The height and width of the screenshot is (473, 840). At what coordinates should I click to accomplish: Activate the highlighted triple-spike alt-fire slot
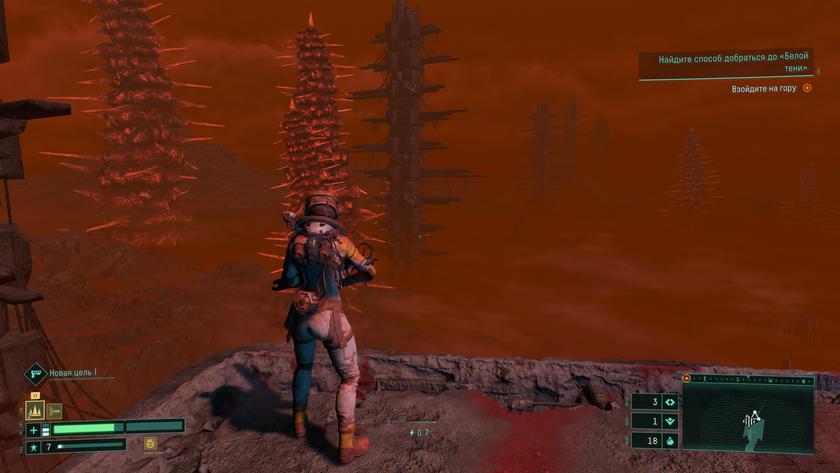coord(34,410)
